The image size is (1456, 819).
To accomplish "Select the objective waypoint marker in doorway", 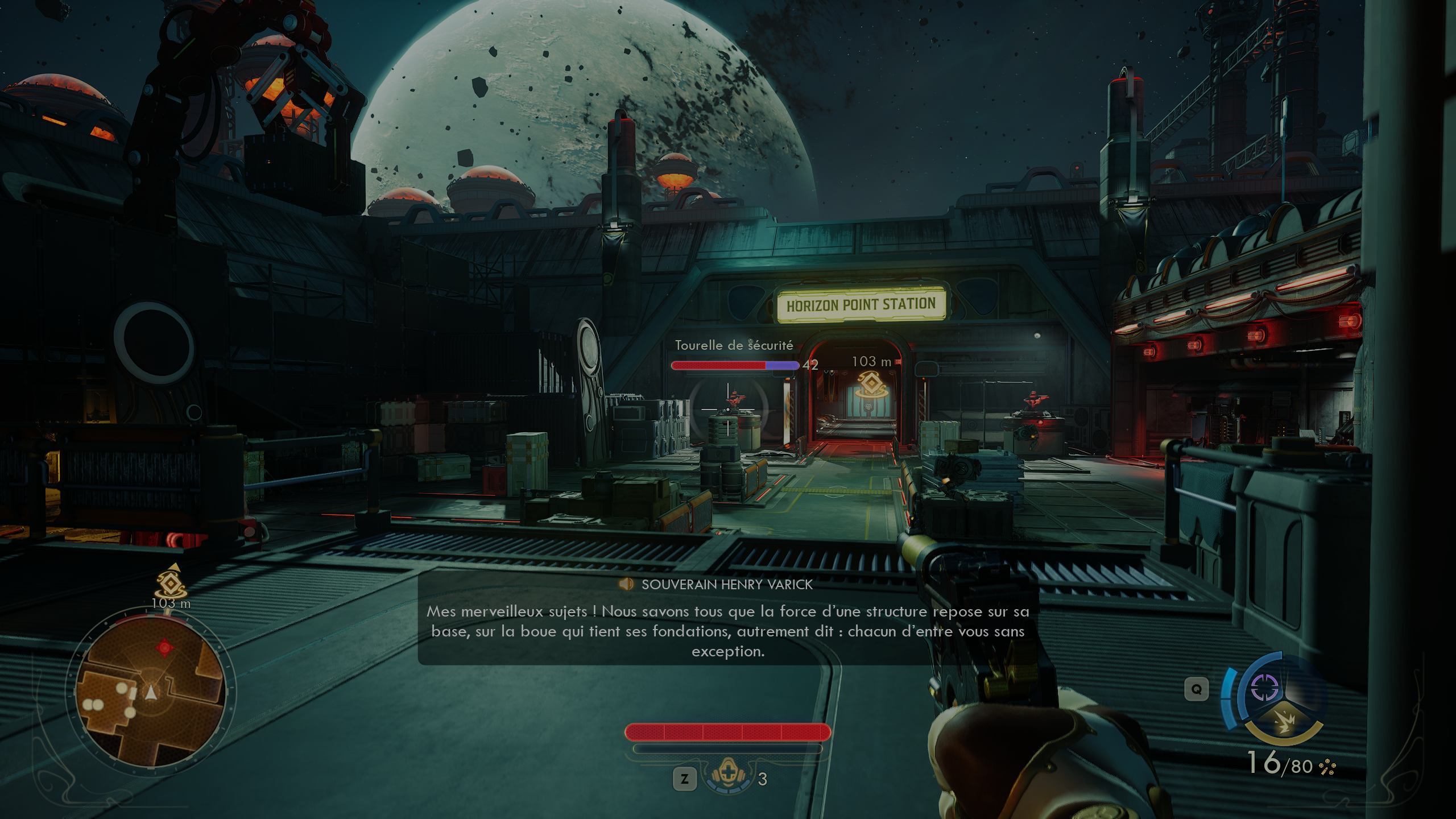I will [x=869, y=384].
